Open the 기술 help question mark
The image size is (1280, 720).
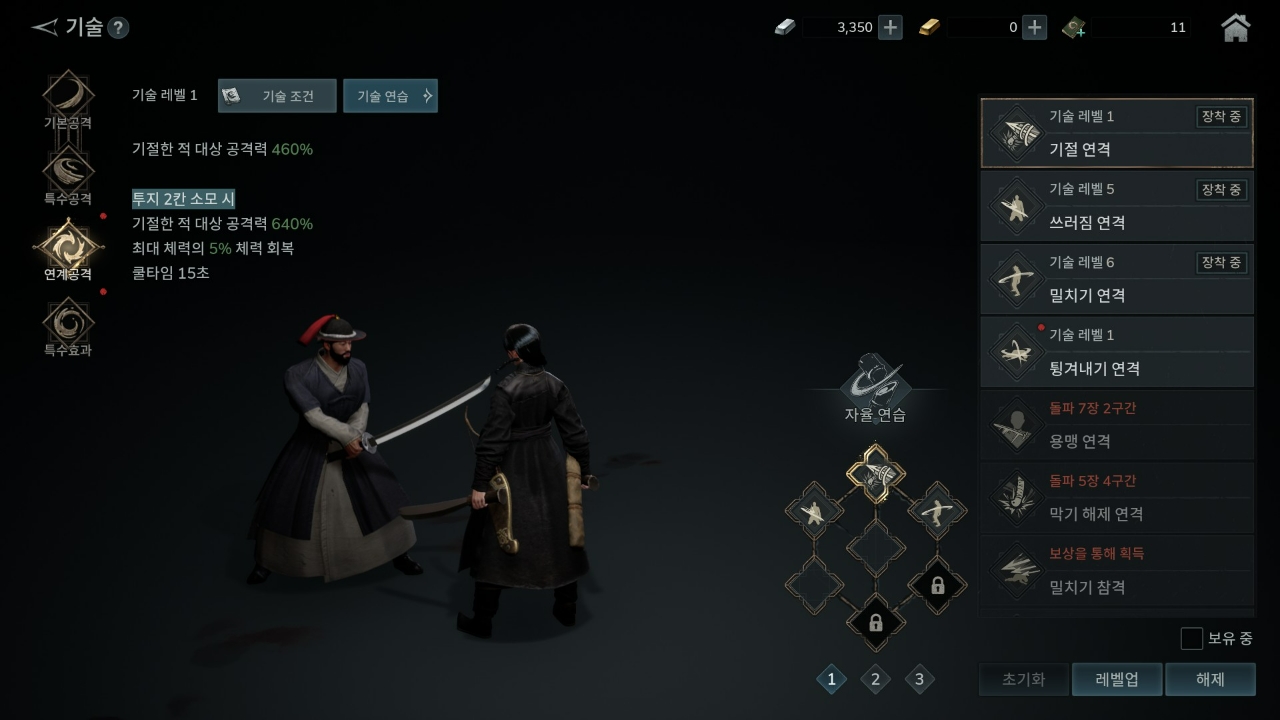point(118,28)
